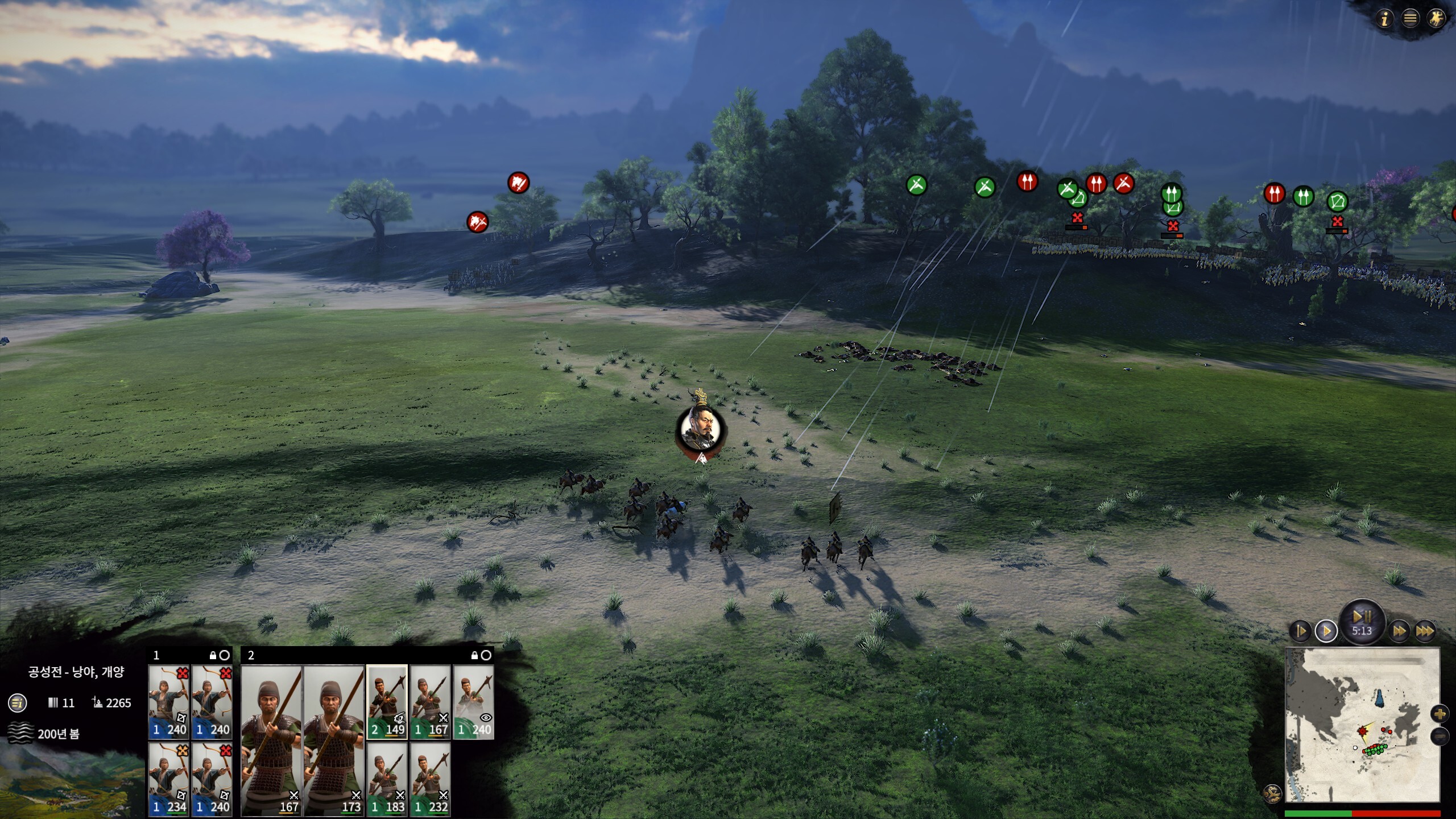Viewport: 1456px width, 819px height.
Task: Click the gold emblem button left of minimap
Action: tap(1272, 793)
